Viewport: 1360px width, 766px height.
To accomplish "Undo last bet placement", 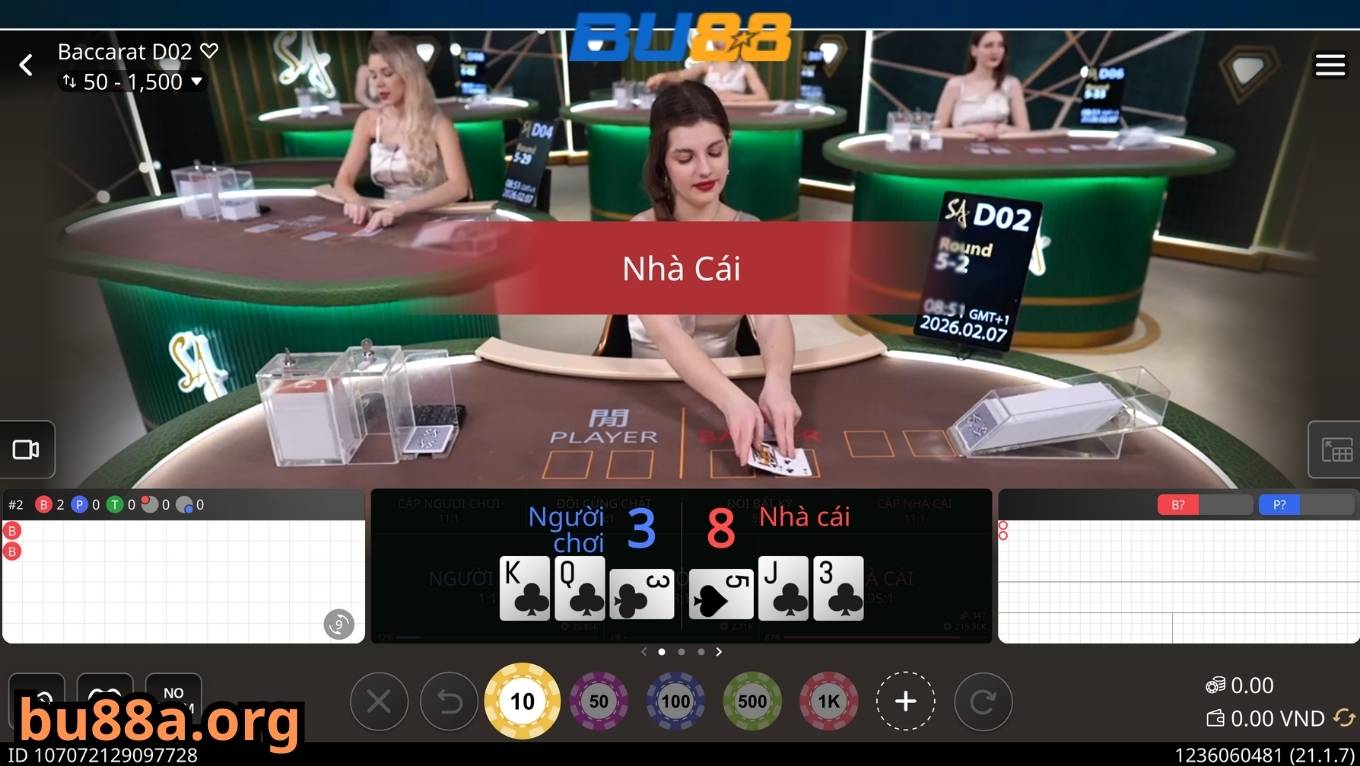I will click(x=448, y=701).
